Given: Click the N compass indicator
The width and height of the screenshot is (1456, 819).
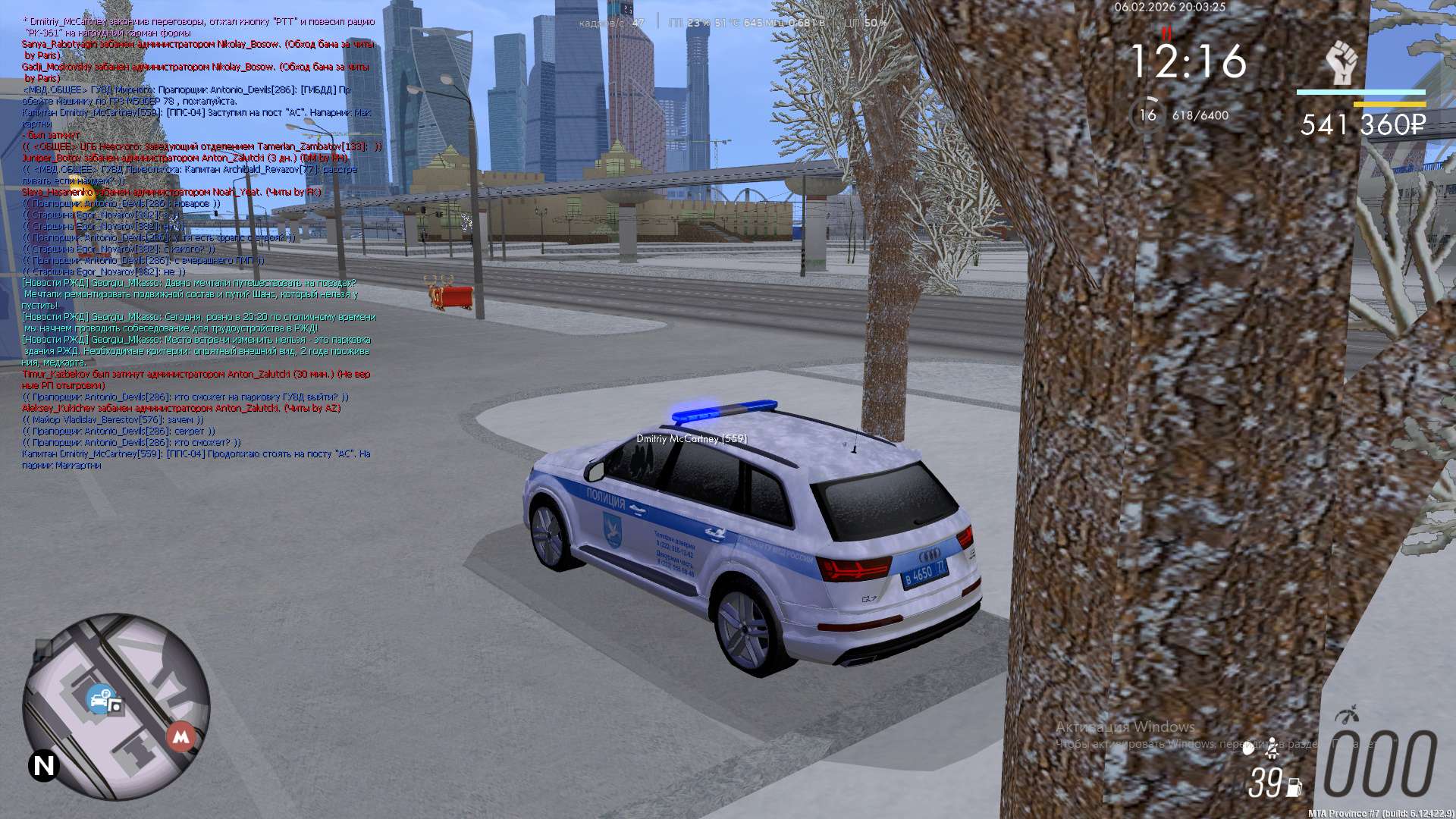Looking at the screenshot, I should (44, 766).
